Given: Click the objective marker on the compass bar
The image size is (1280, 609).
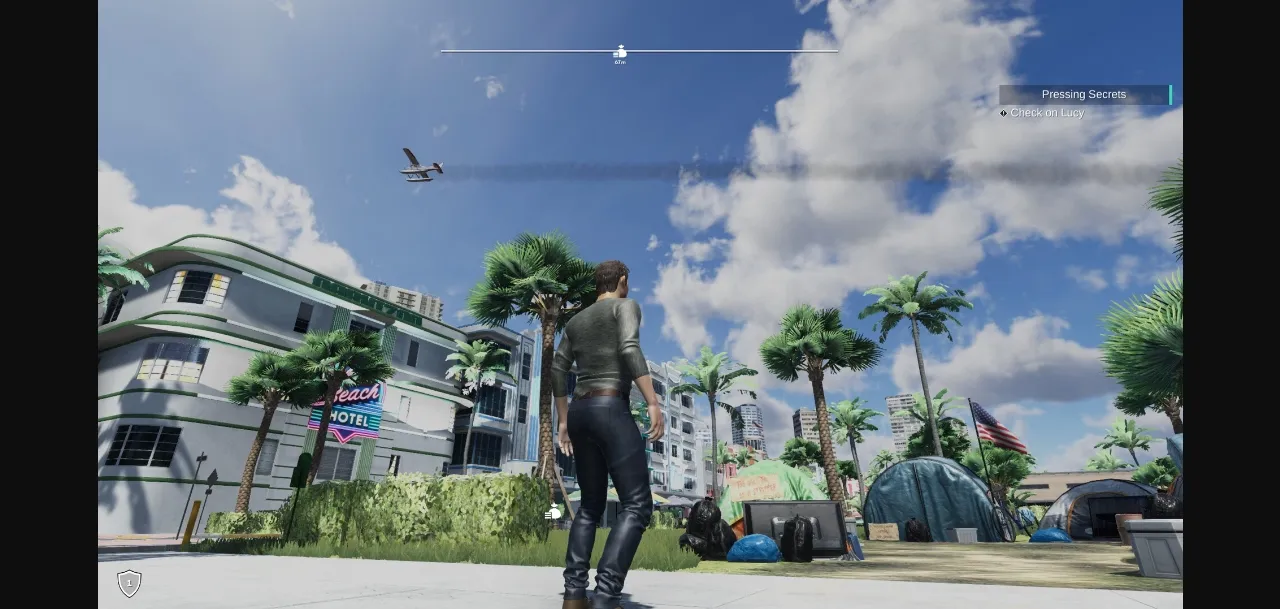Looking at the screenshot, I should pyautogui.click(x=620, y=52).
